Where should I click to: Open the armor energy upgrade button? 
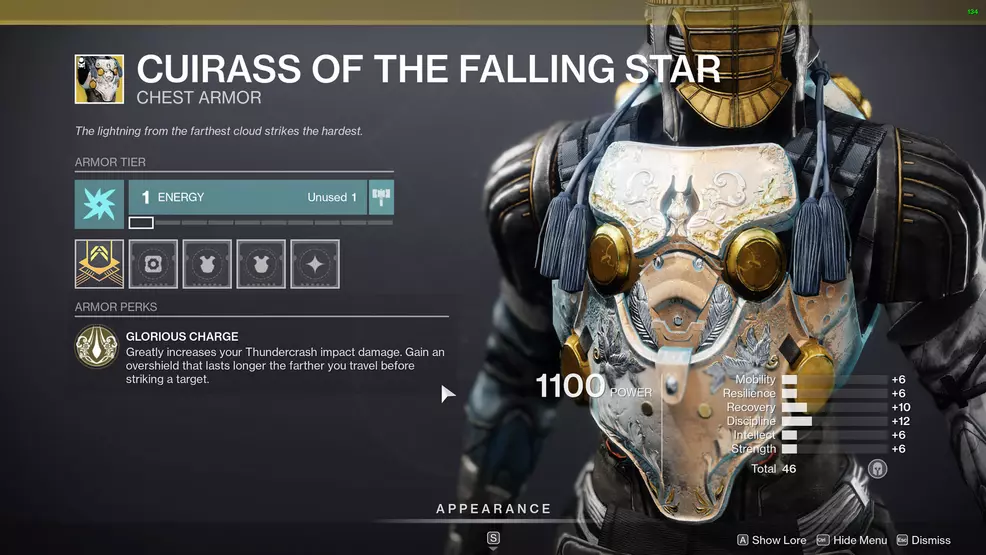381,197
